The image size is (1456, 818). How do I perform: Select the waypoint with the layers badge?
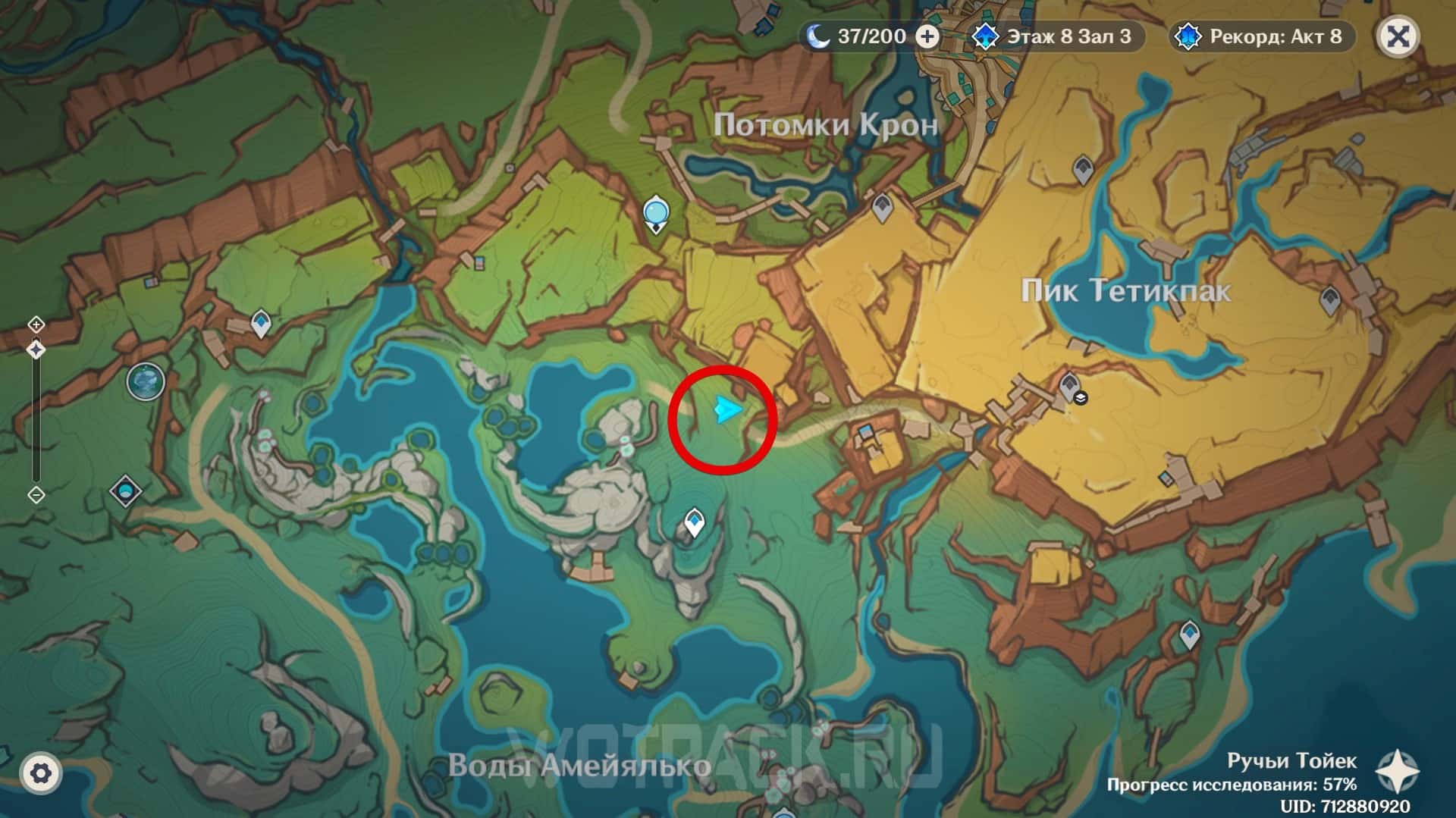1070,387
